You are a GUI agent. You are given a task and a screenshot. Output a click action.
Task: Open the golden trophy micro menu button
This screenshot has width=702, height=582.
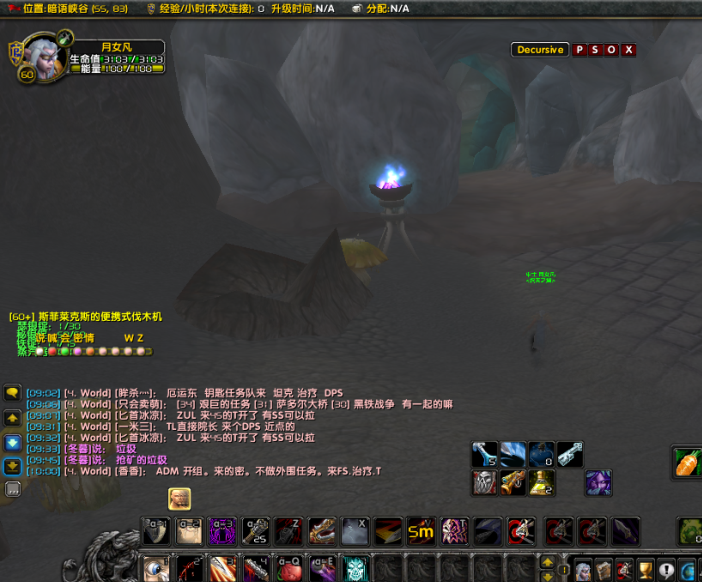coord(646,570)
